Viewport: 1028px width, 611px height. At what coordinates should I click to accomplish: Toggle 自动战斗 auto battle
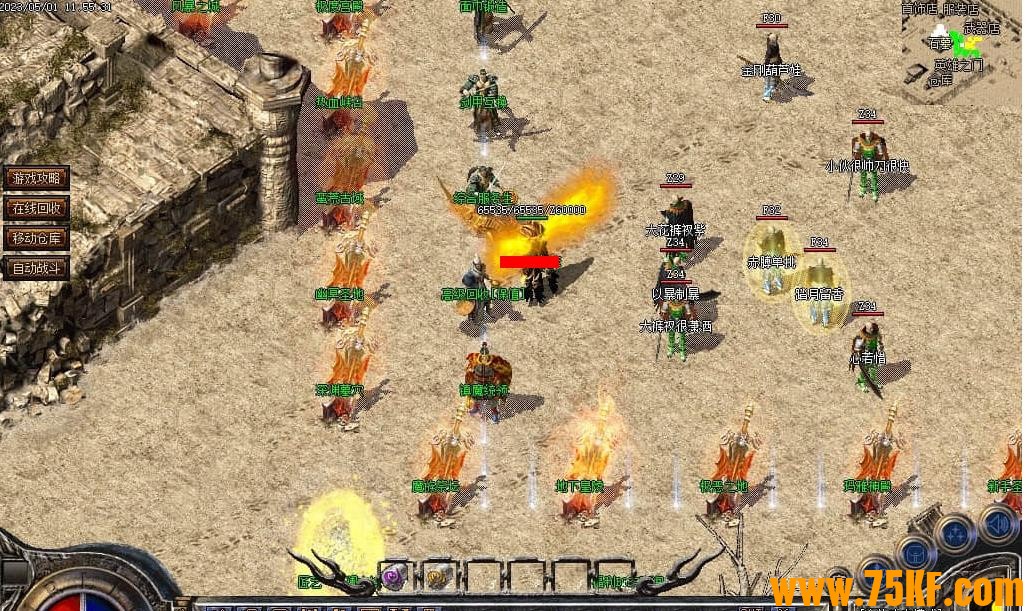coord(37,268)
